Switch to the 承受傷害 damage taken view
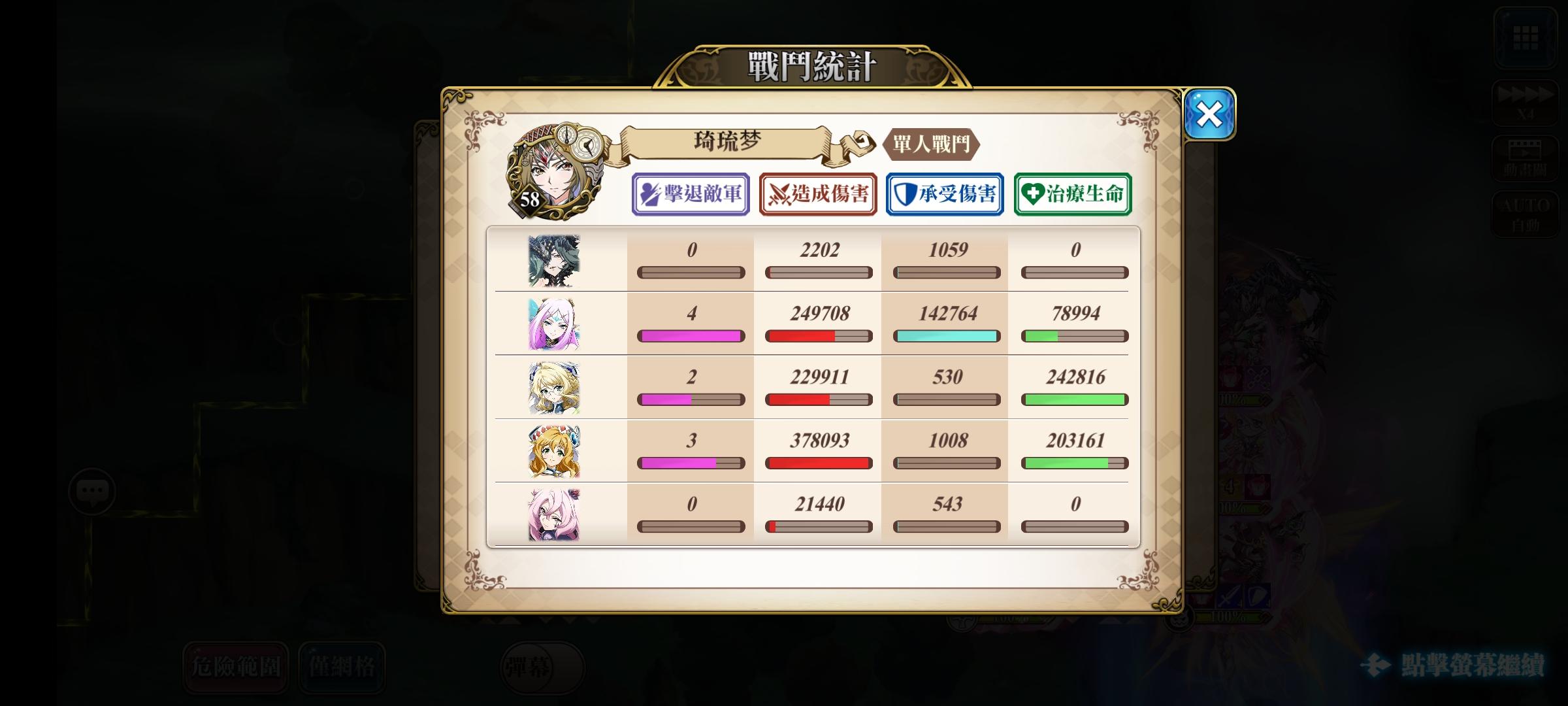This screenshot has width=1568, height=706. click(945, 193)
